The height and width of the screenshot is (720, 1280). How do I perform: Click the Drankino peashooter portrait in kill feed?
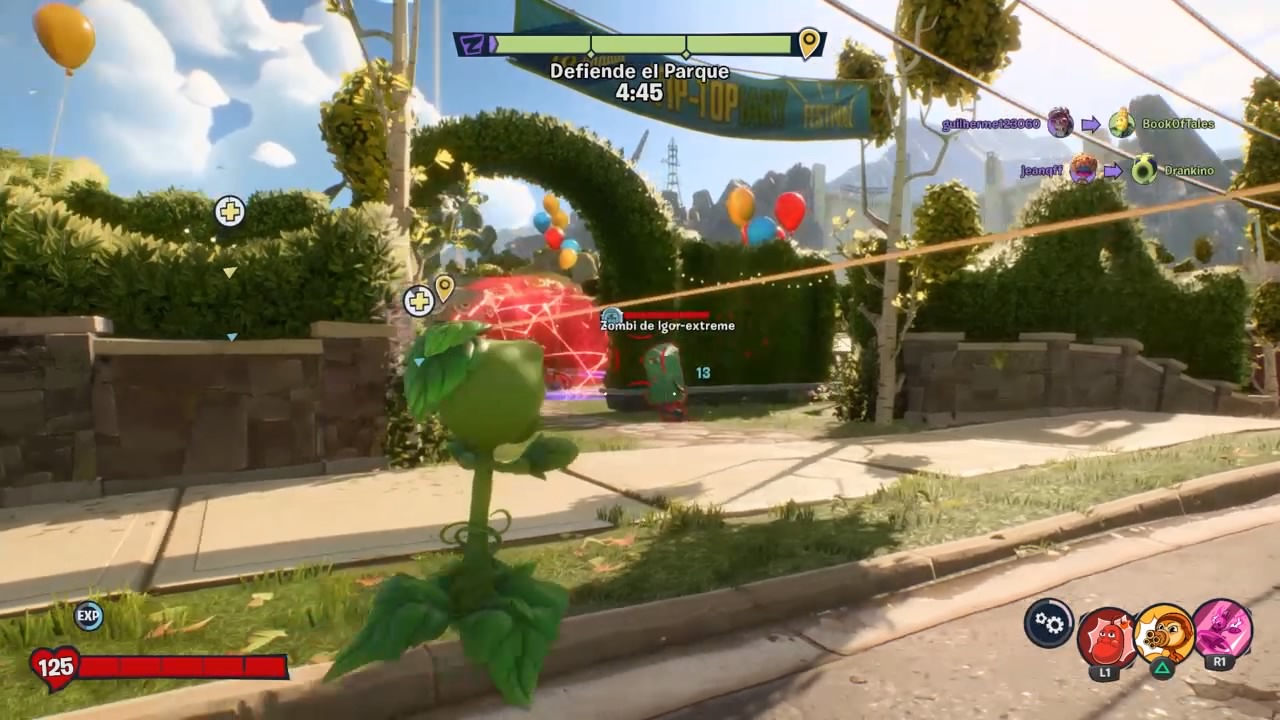tap(1144, 170)
